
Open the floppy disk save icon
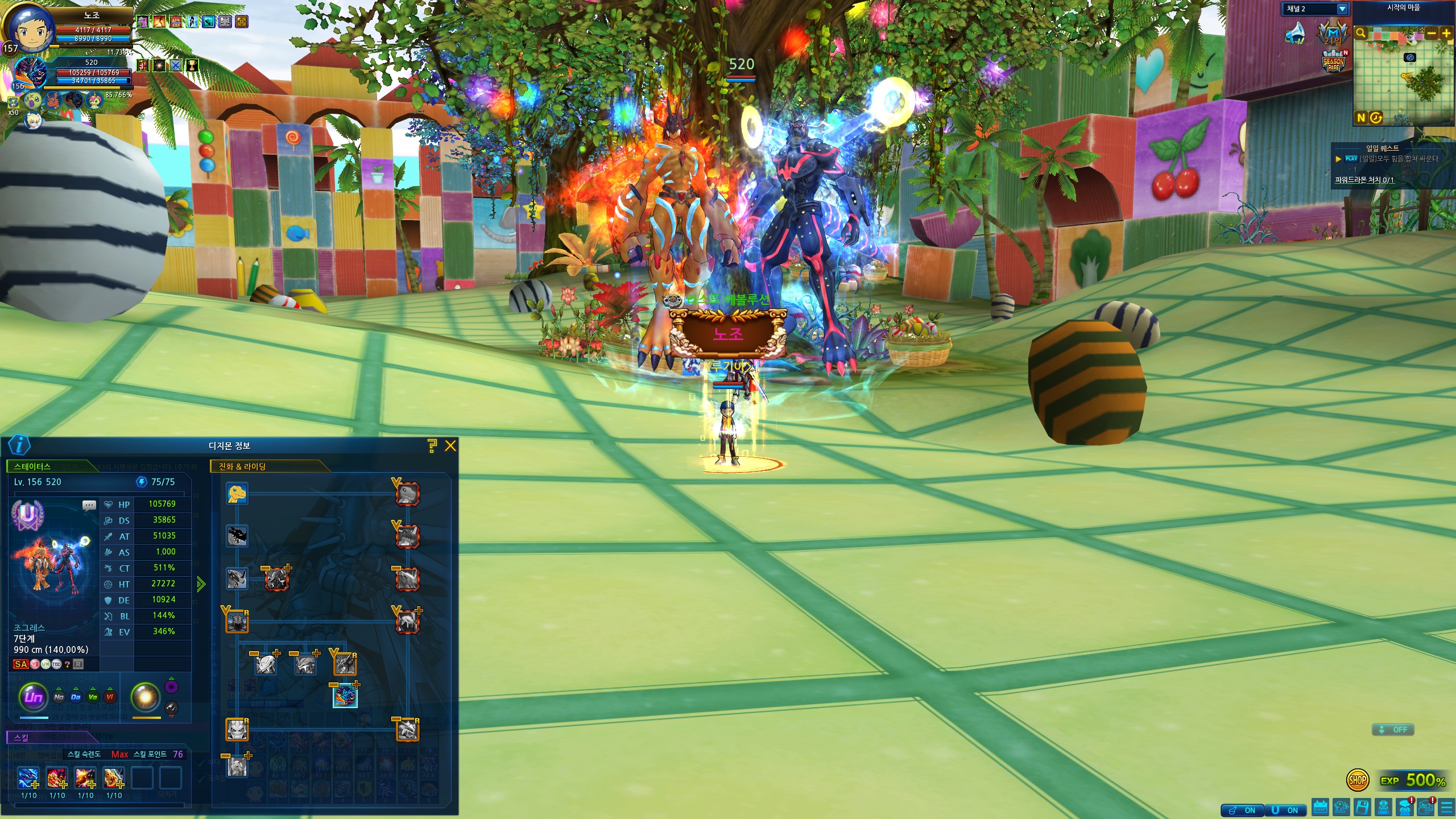[x=1362, y=807]
